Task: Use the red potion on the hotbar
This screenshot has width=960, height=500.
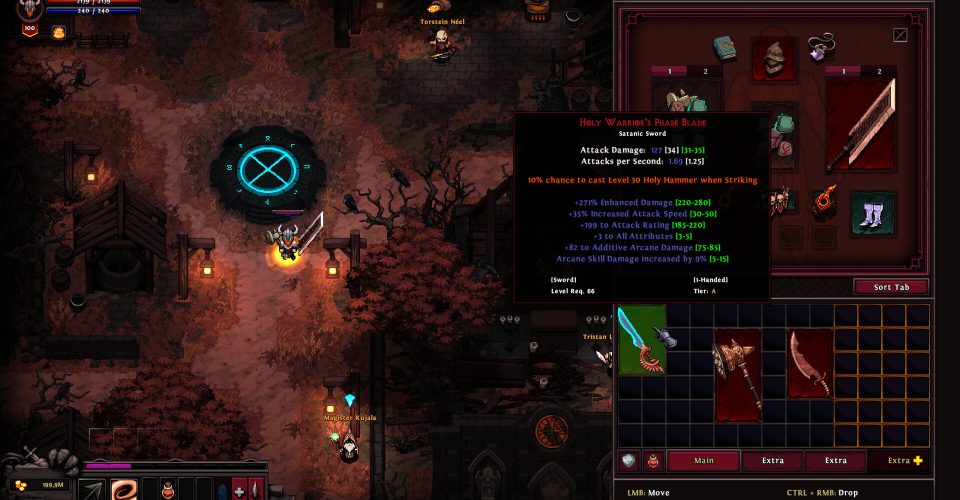Action: point(169,490)
